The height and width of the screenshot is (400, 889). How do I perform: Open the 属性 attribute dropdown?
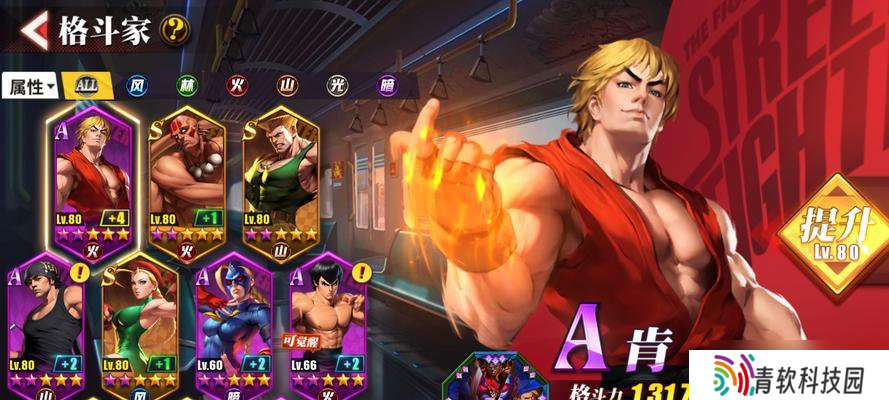click(x=32, y=86)
